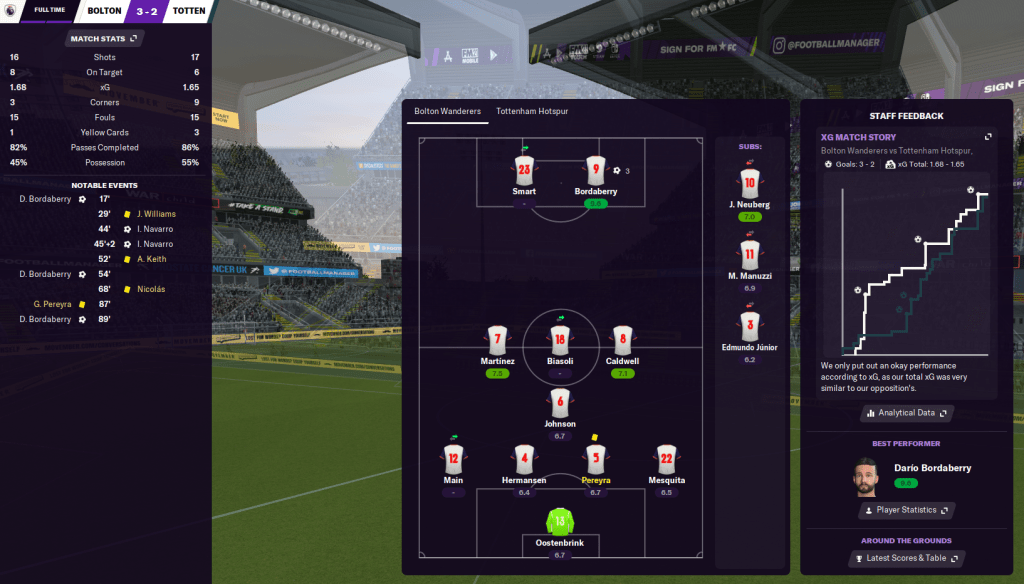Open Analytical Data view
The width and height of the screenshot is (1024, 584).
tap(906, 413)
